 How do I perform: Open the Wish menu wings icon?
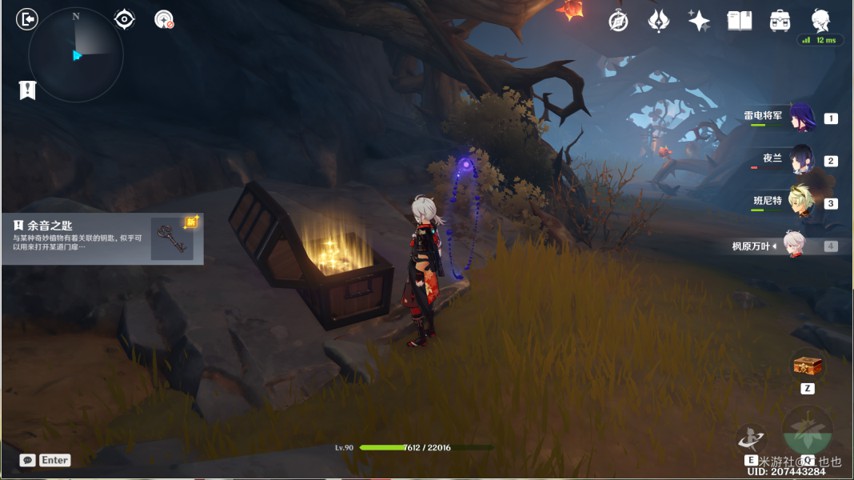(659, 21)
